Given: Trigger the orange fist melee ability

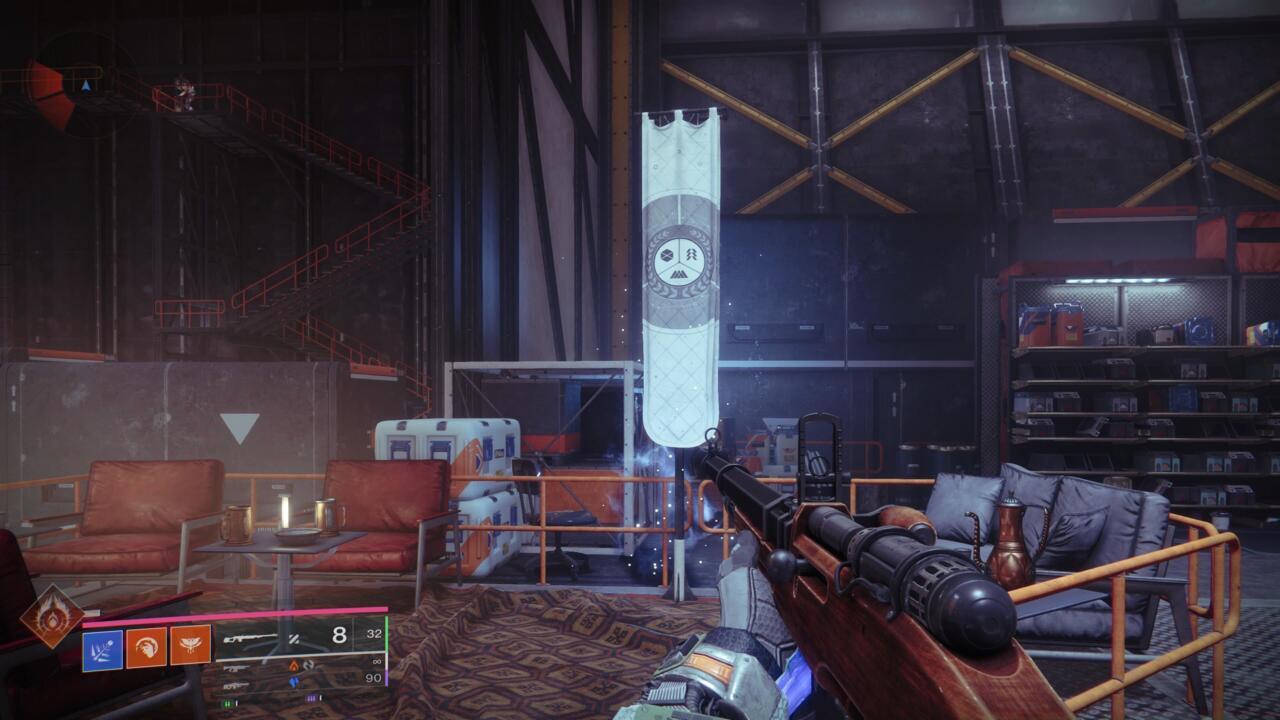Looking at the screenshot, I should 147,649.
